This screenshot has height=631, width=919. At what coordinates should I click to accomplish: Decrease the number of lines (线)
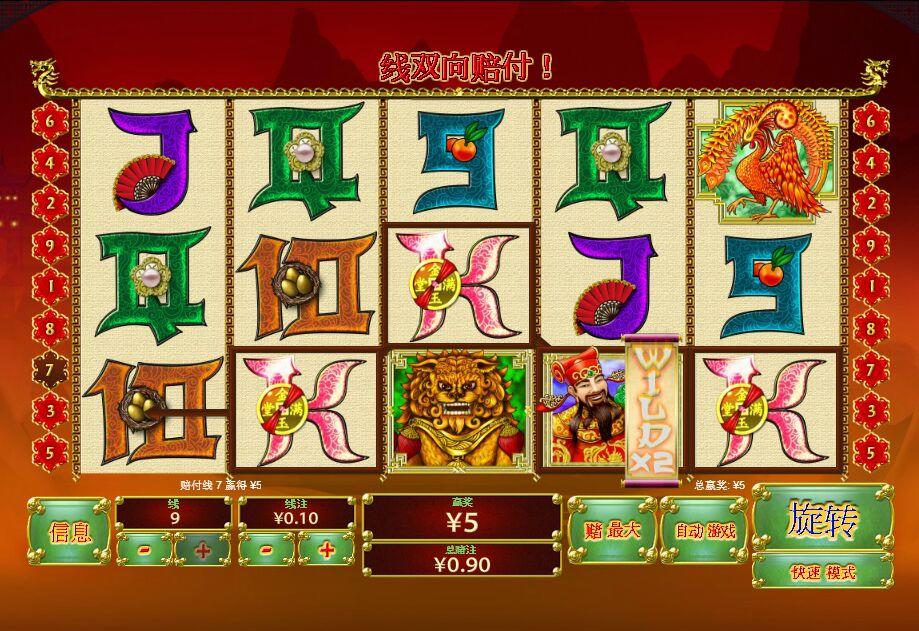tap(146, 549)
